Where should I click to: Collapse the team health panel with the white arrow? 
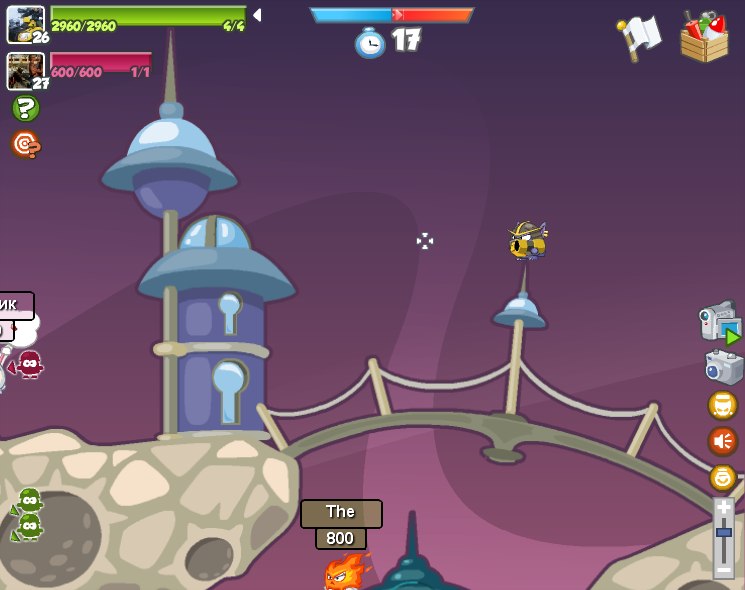click(x=257, y=15)
